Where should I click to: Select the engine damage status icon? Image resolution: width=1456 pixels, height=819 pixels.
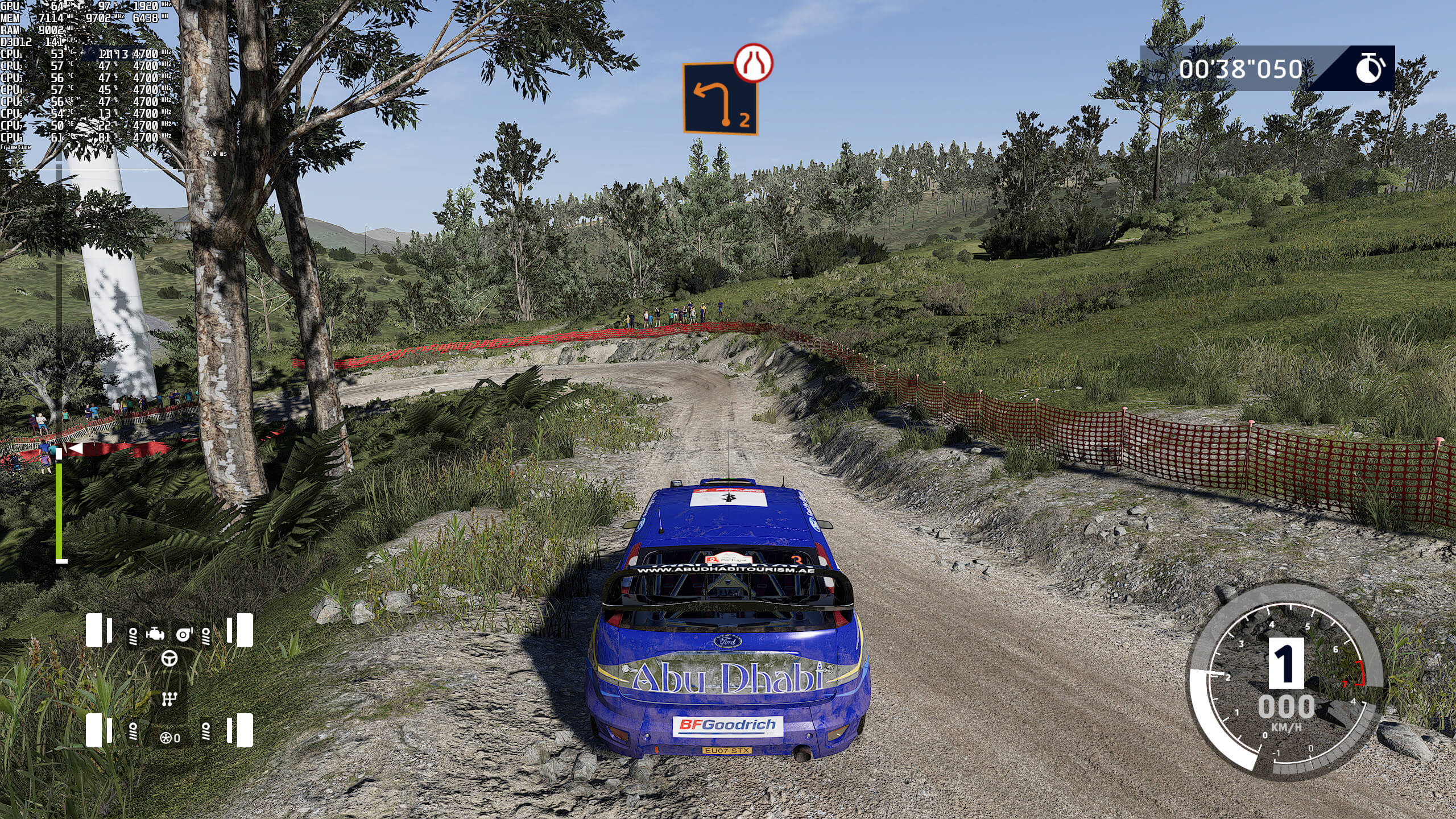coord(155,634)
